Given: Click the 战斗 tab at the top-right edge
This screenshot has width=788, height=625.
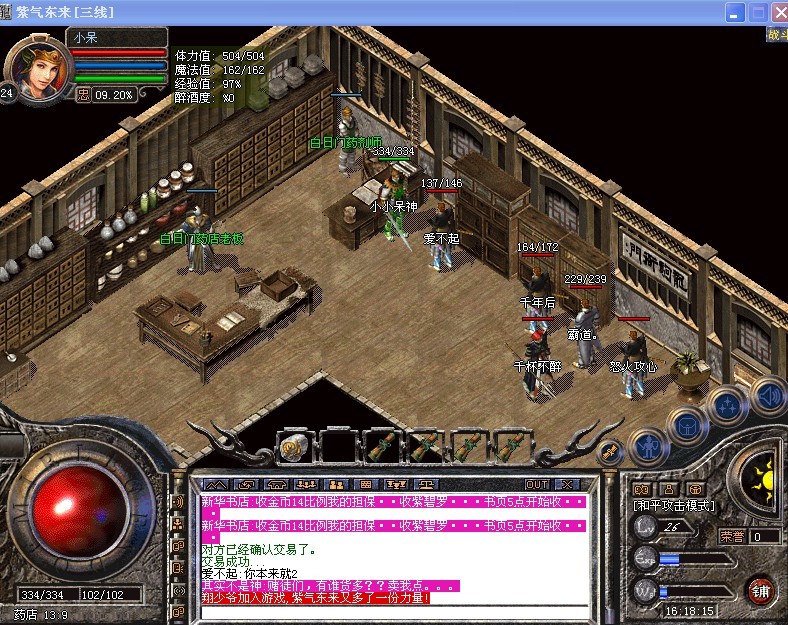Looking at the screenshot, I should (x=777, y=35).
